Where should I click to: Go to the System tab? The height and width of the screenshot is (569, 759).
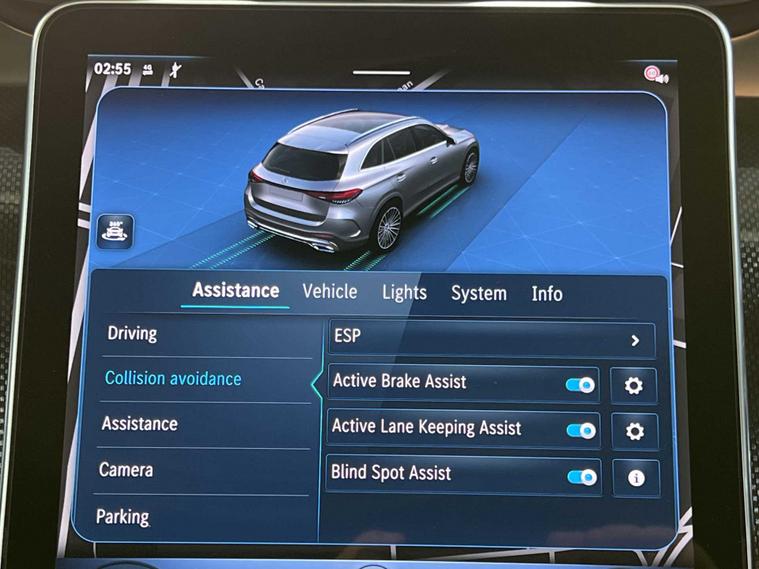[x=478, y=294]
